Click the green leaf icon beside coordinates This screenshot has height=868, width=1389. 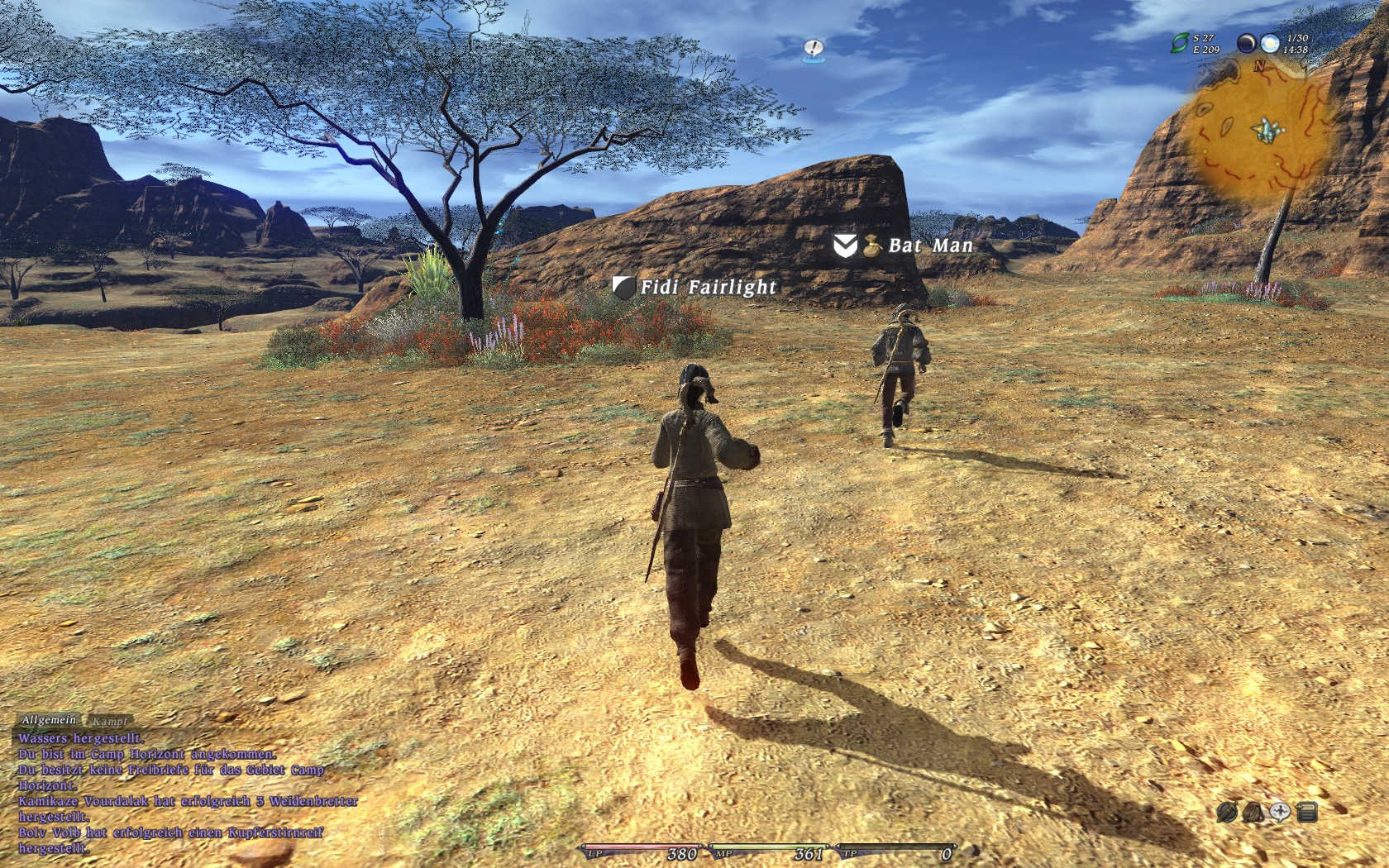(x=1179, y=43)
